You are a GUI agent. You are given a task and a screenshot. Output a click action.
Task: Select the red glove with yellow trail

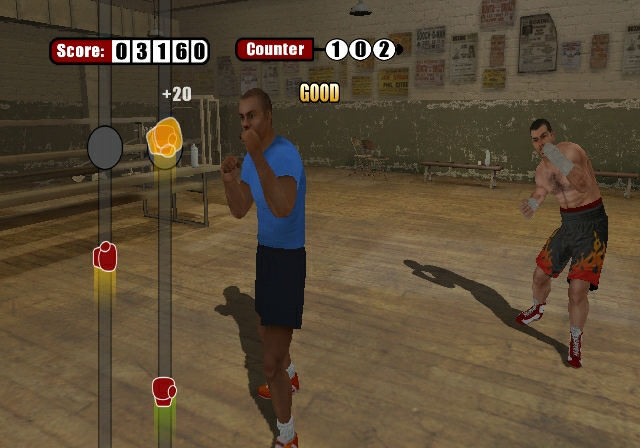click(x=105, y=257)
